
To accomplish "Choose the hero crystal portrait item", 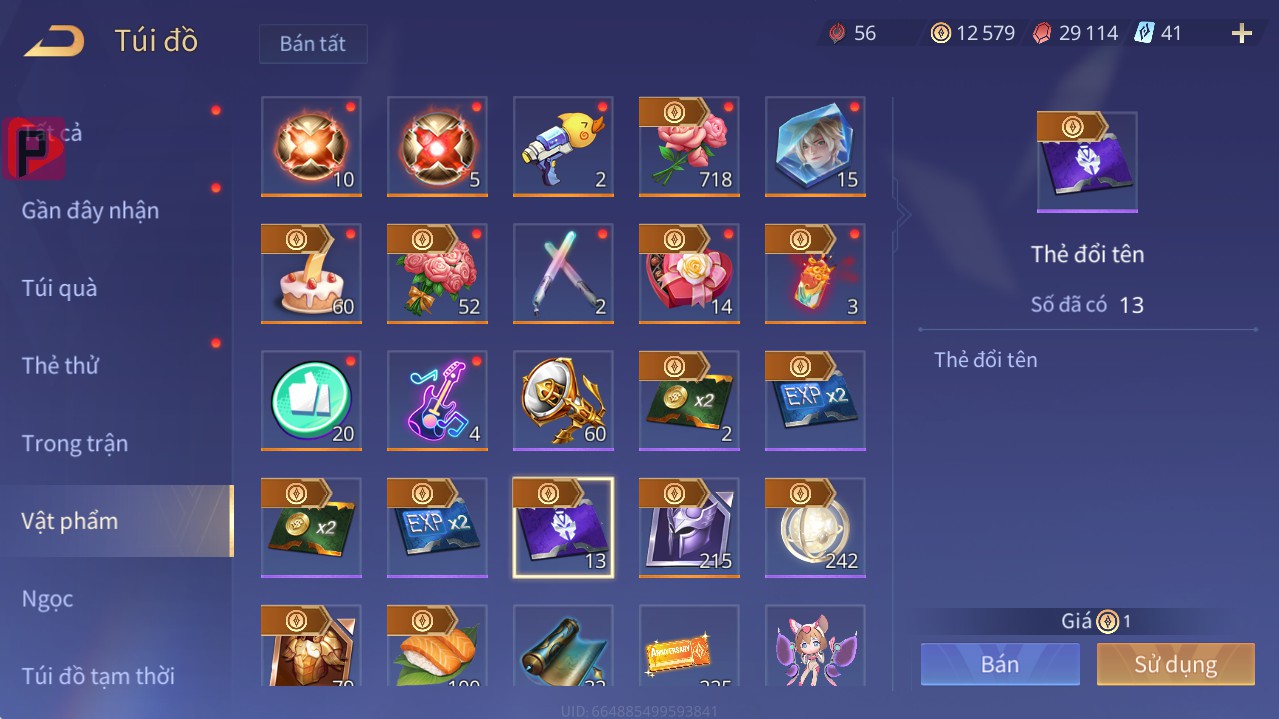I will (x=815, y=147).
